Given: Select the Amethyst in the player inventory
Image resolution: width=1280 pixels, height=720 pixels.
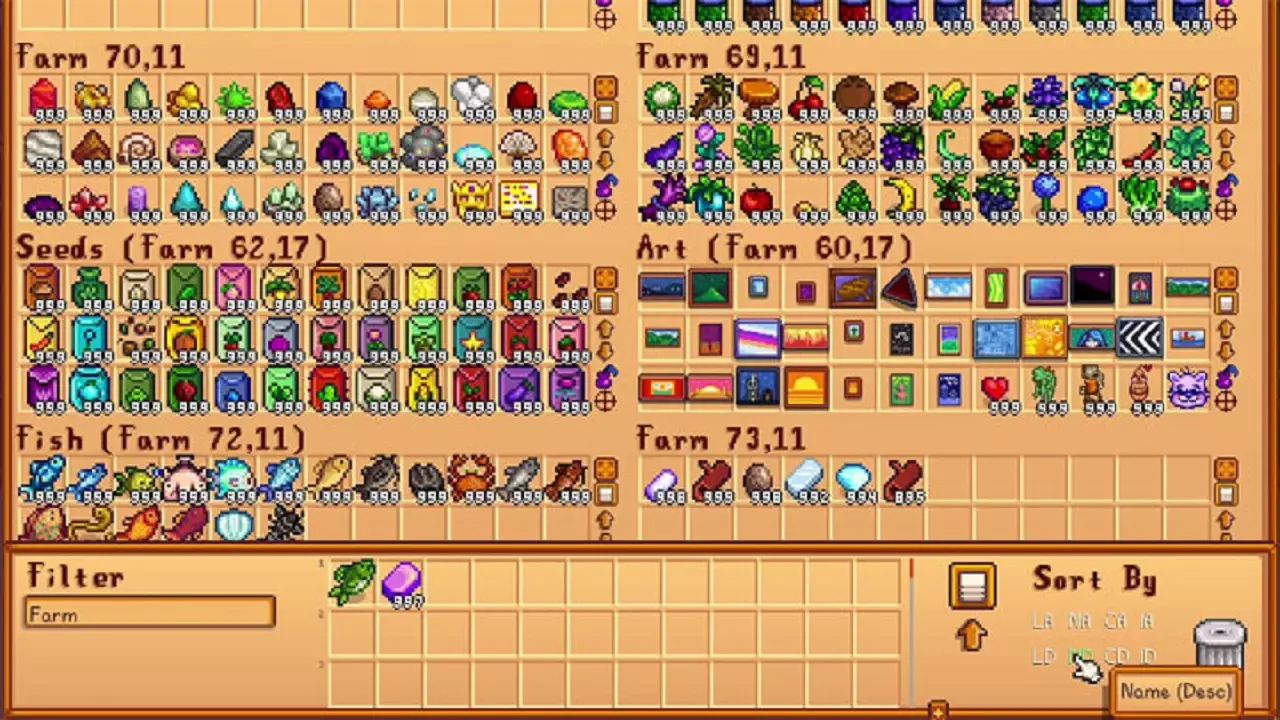Looking at the screenshot, I should pyautogui.click(x=403, y=583).
